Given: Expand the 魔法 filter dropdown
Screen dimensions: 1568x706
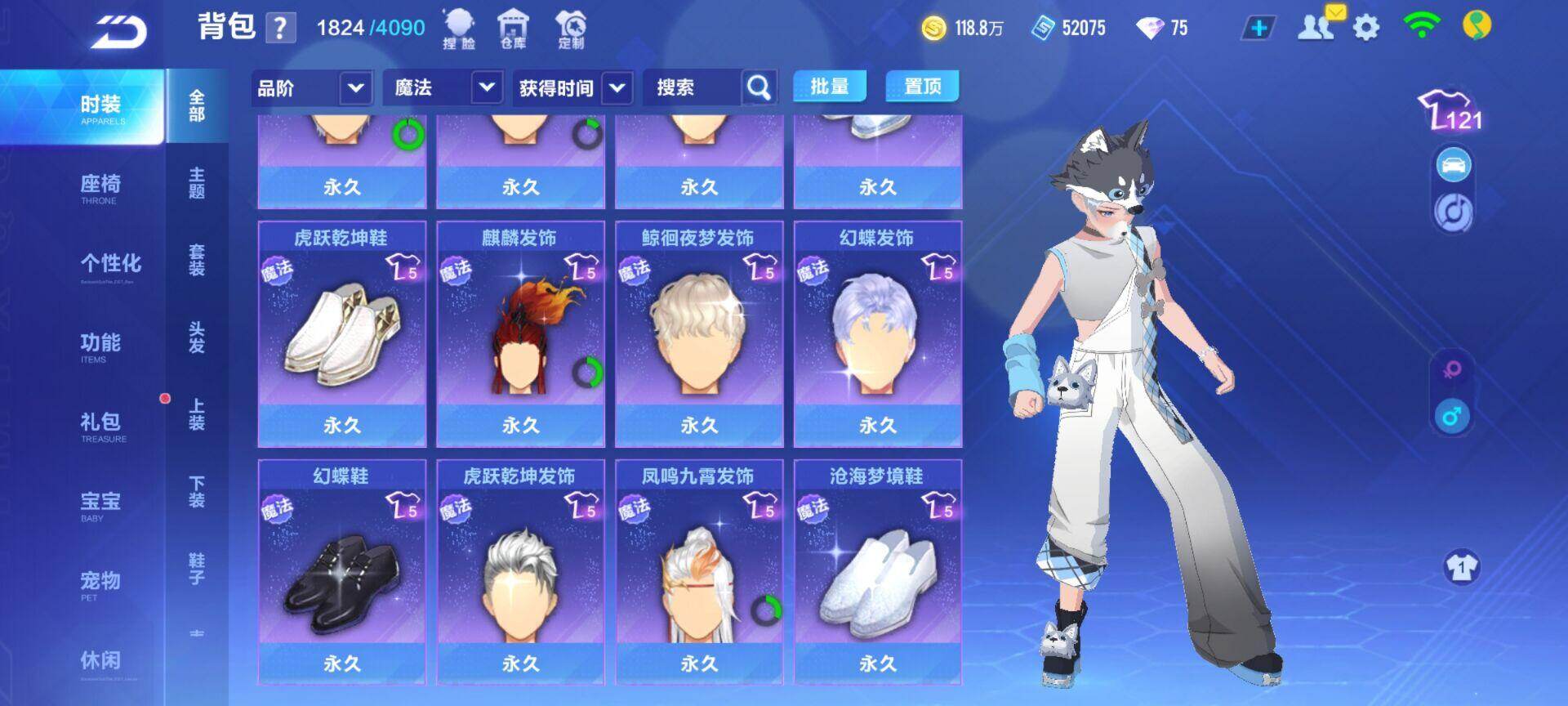Looking at the screenshot, I should (x=442, y=87).
